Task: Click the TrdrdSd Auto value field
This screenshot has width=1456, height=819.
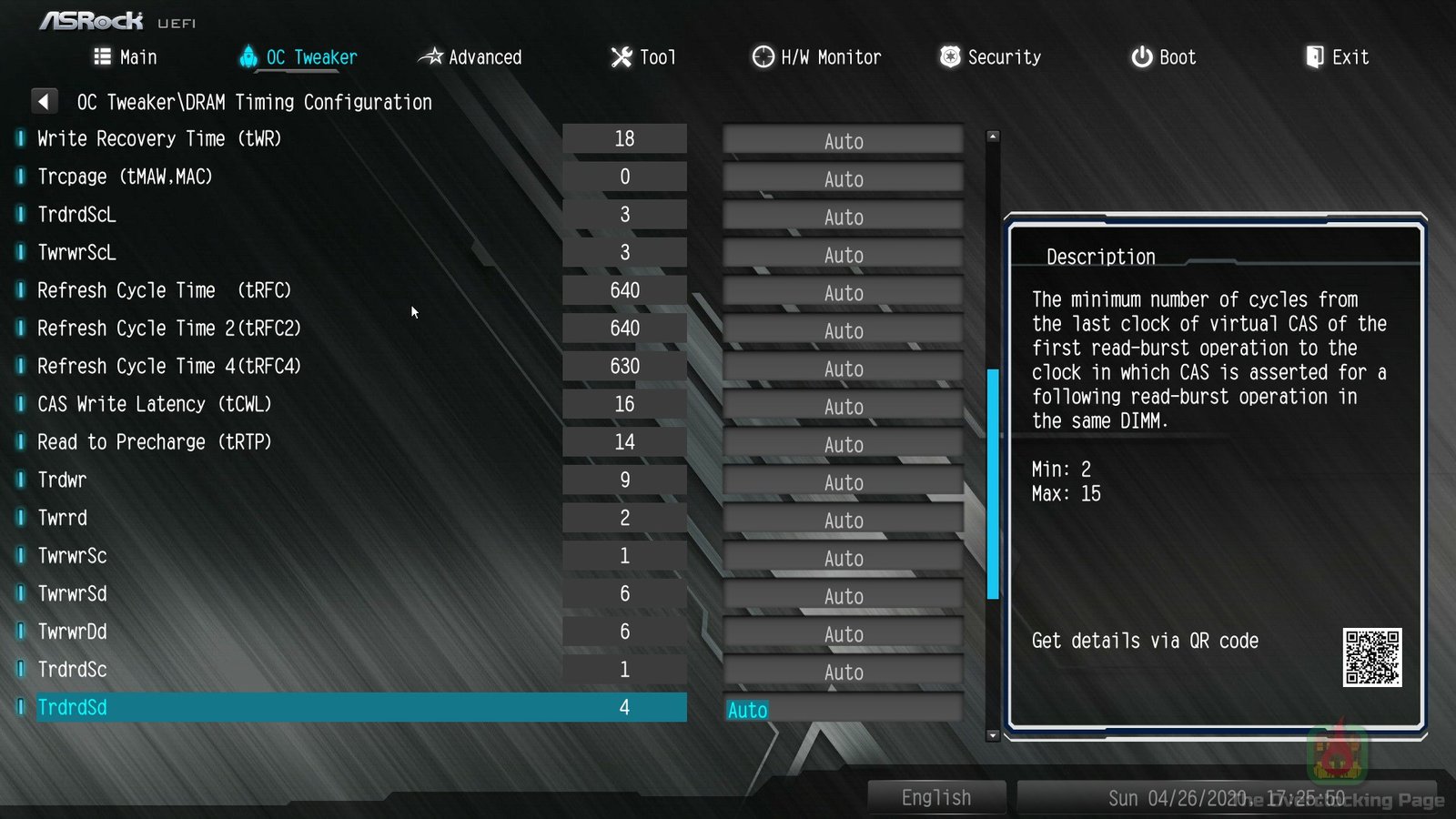Action: pos(843,710)
